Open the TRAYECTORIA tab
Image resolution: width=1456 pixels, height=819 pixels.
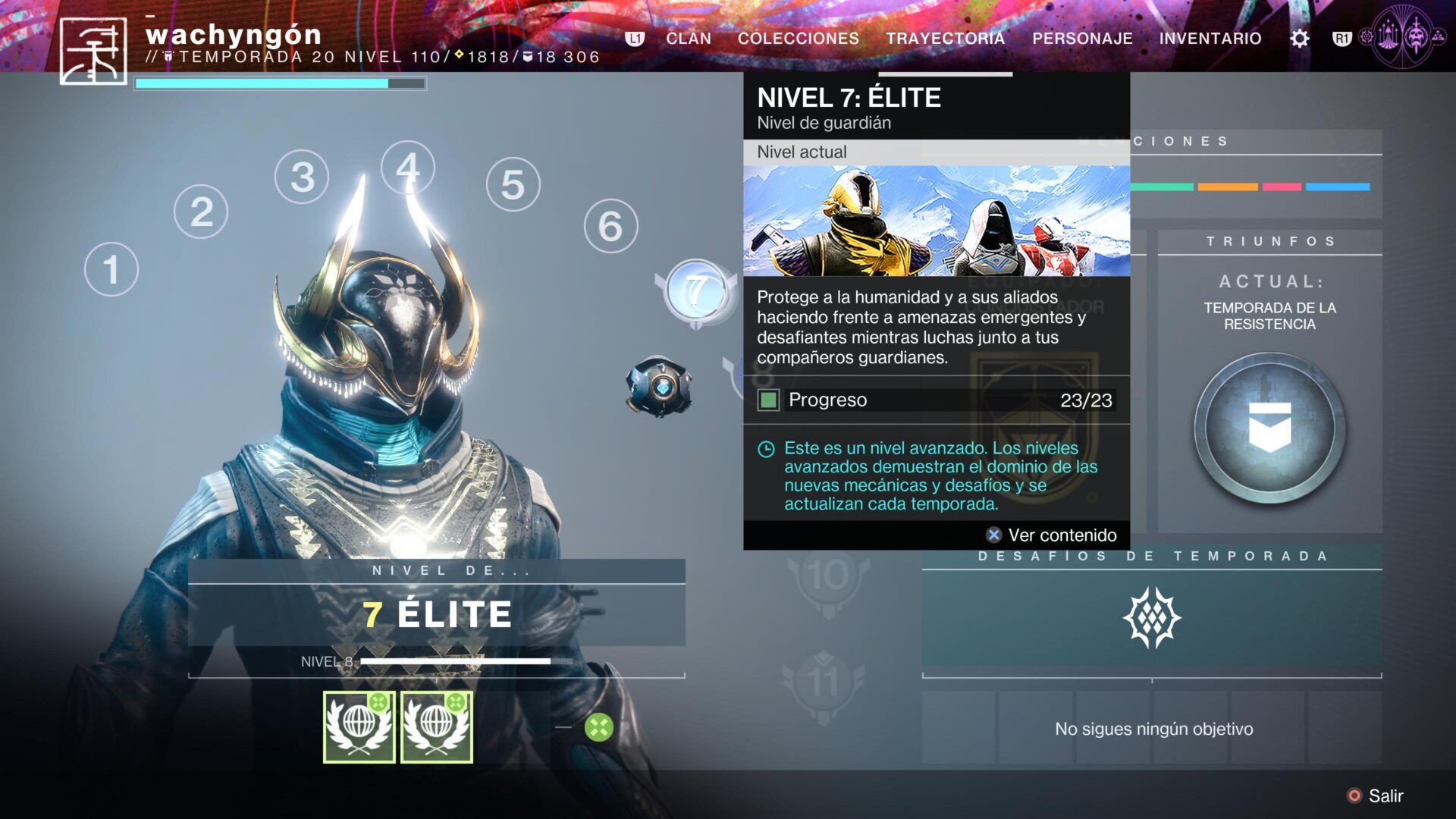pyautogui.click(x=946, y=39)
